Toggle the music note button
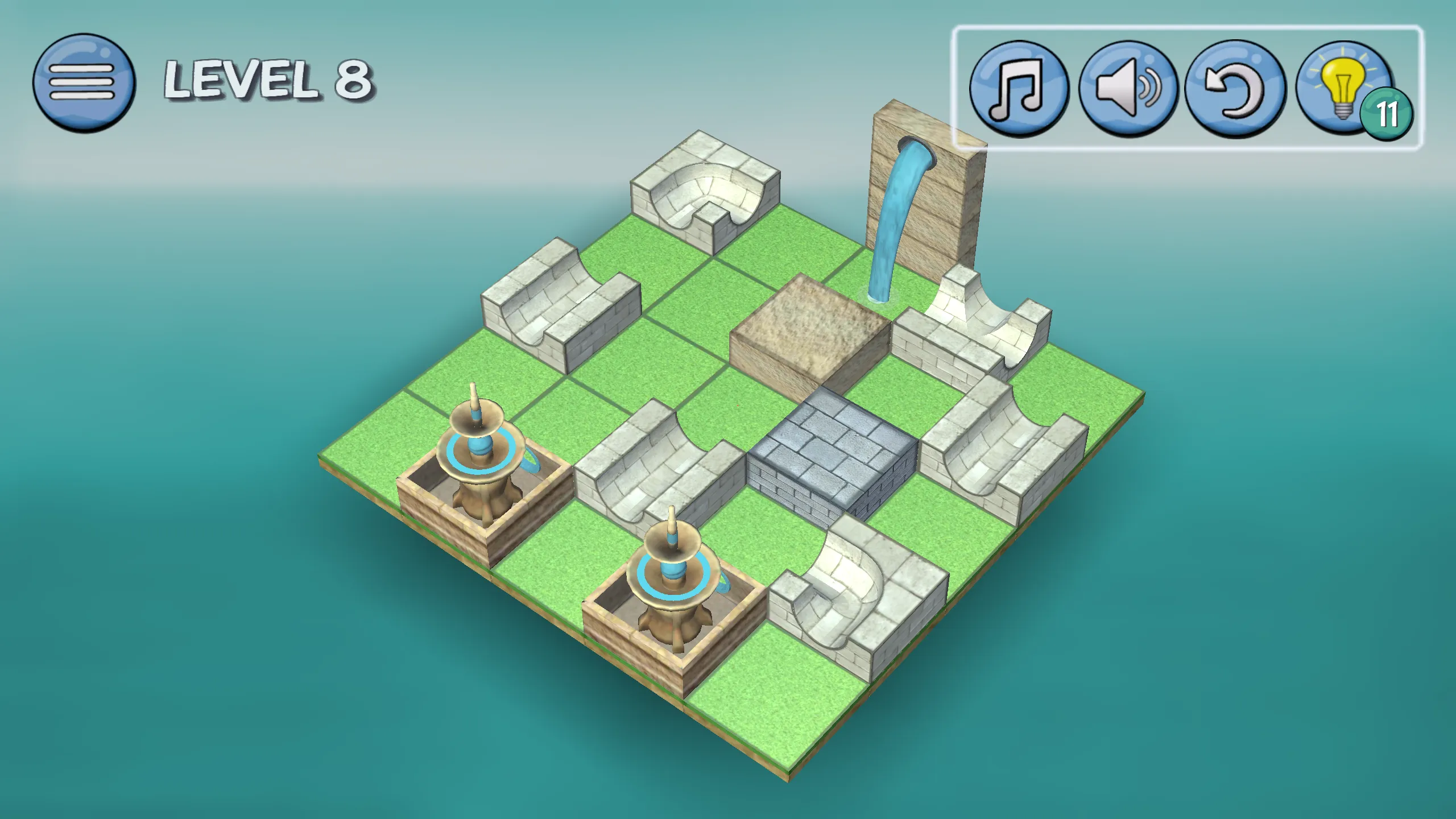Image resolution: width=1456 pixels, height=819 pixels. 1018,88
